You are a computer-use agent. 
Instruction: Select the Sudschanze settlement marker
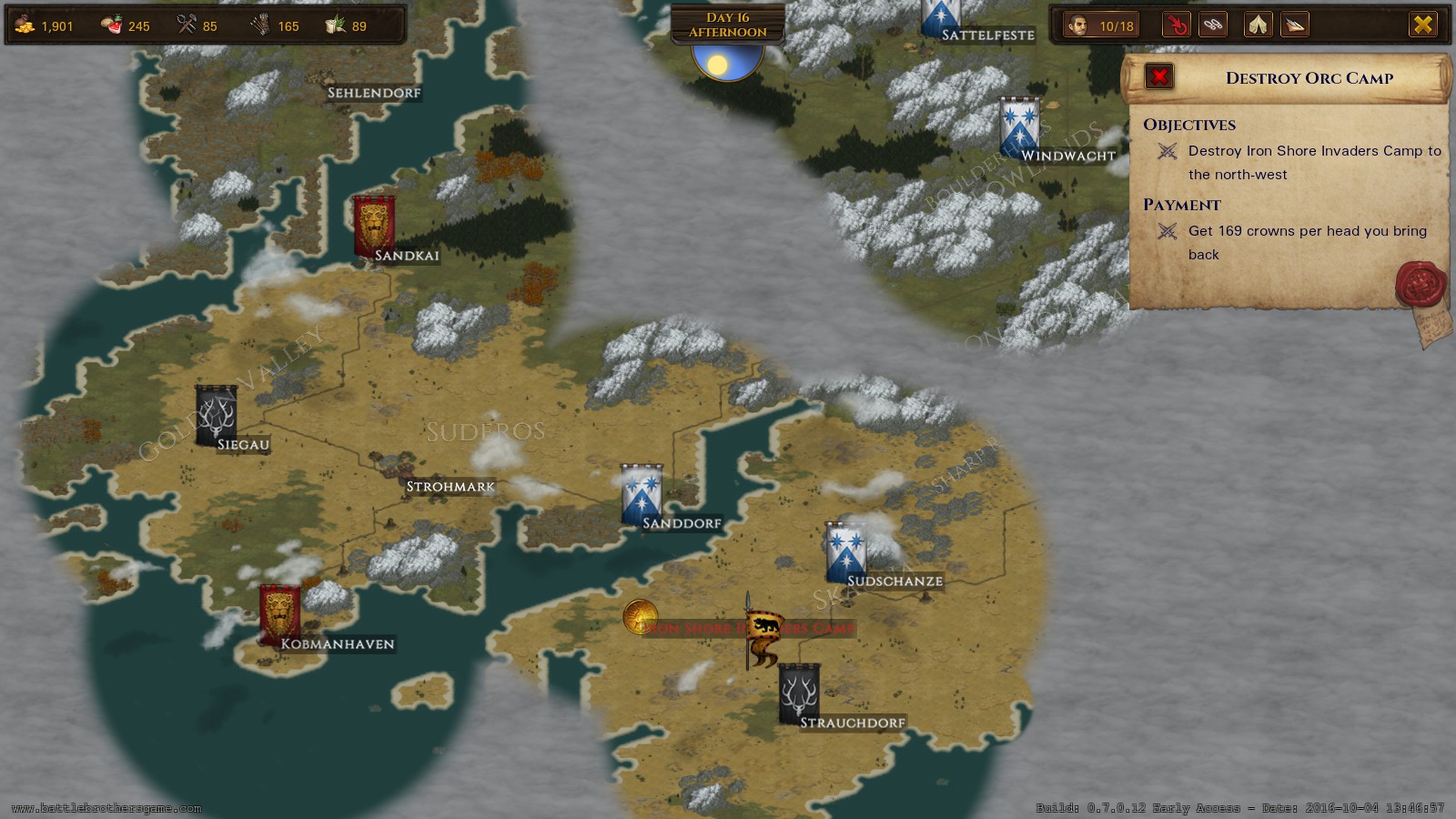[845, 552]
